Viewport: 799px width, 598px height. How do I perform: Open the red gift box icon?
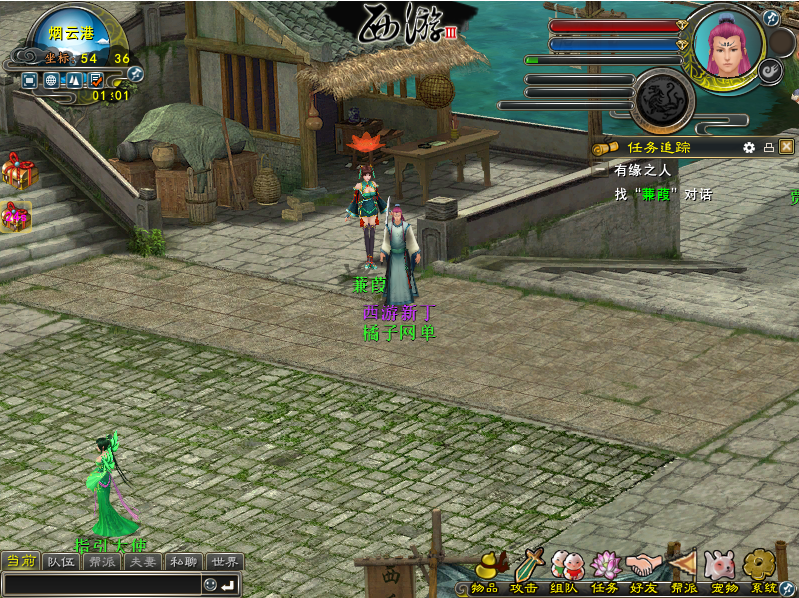point(17,172)
